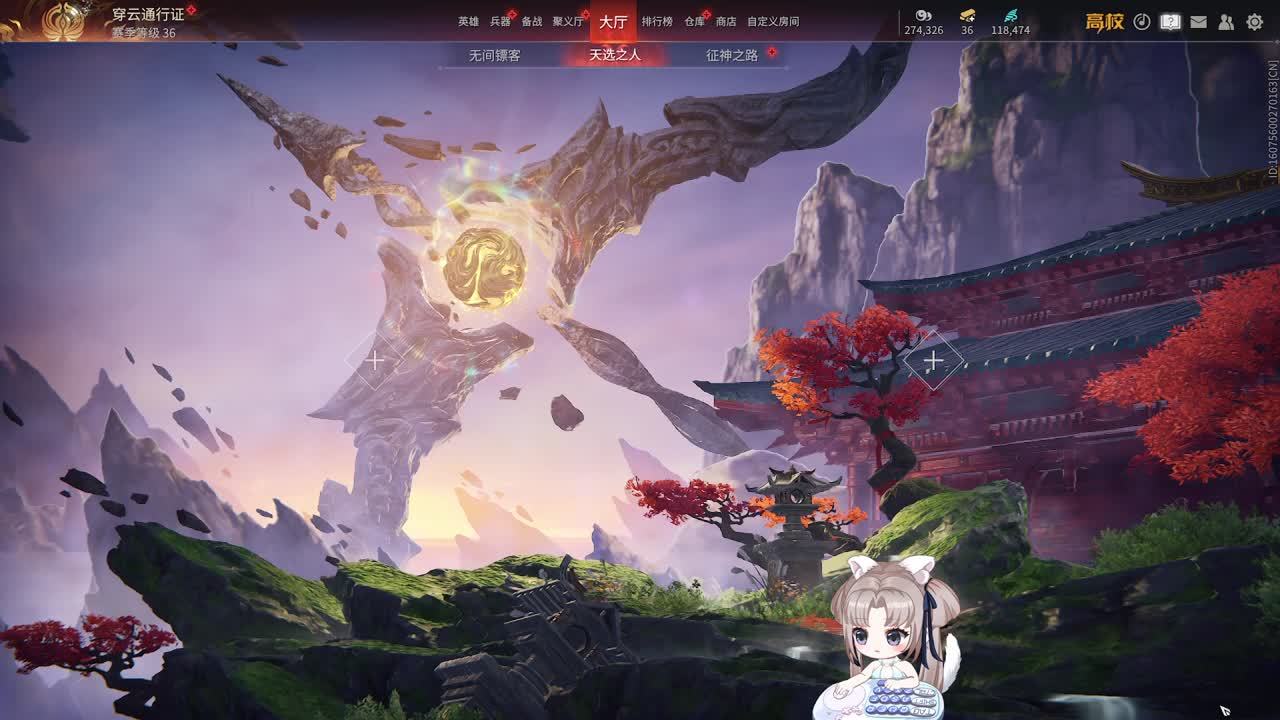
Task: Add a teammate in the left plus slot
Action: (x=374, y=360)
